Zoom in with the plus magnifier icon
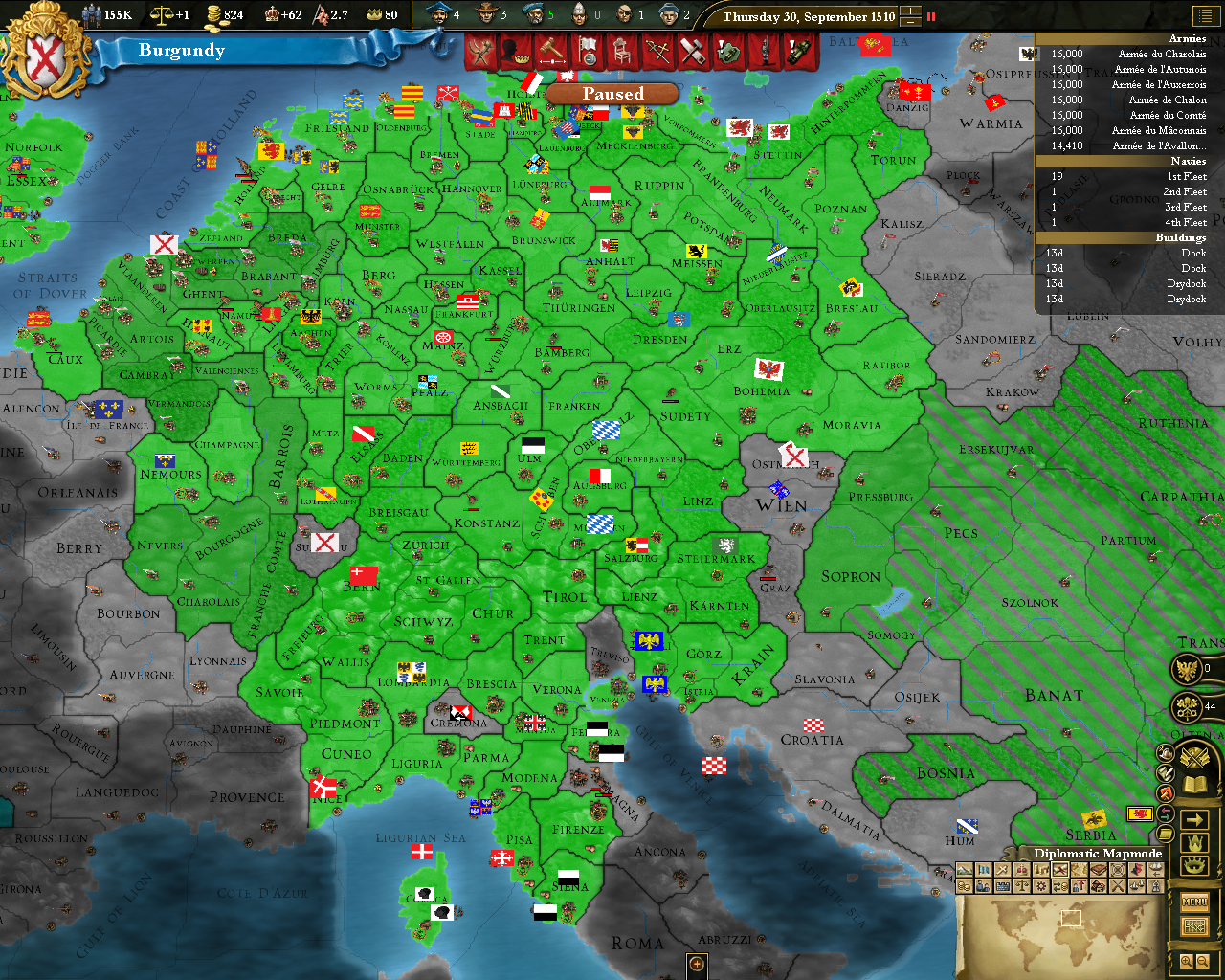 pyautogui.click(x=1187, y=959)
